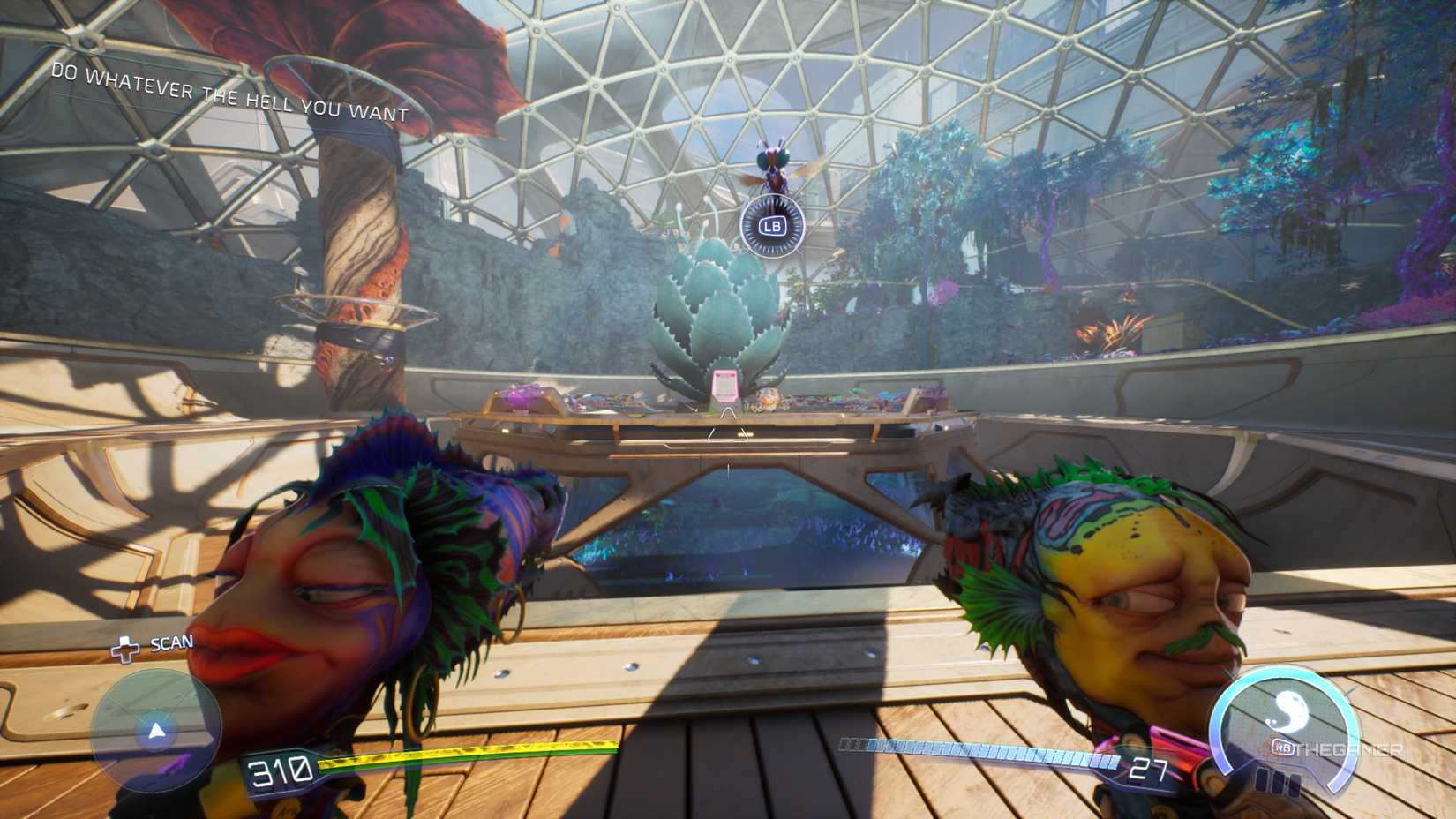
Task: Click the THEGAMER watermark logo
Action: pyautogui.click(x=1349, y=749)
